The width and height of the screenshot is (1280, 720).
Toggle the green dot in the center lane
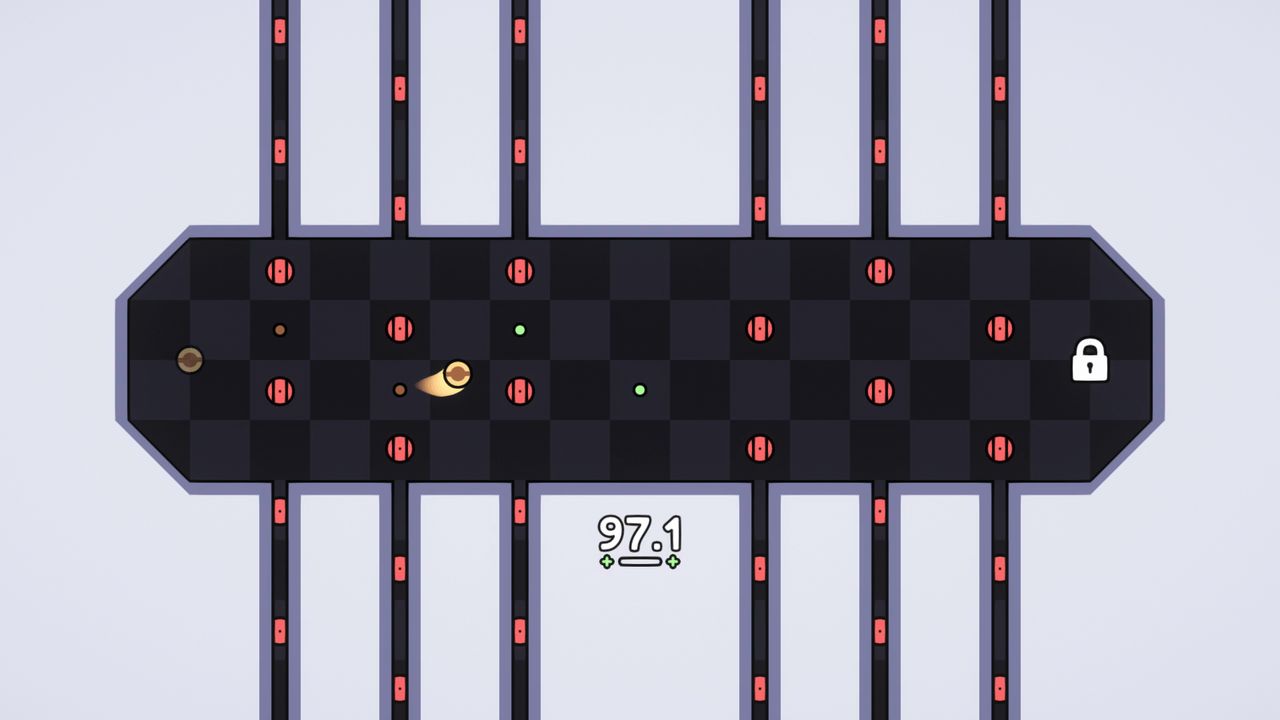tap(640, 389)
